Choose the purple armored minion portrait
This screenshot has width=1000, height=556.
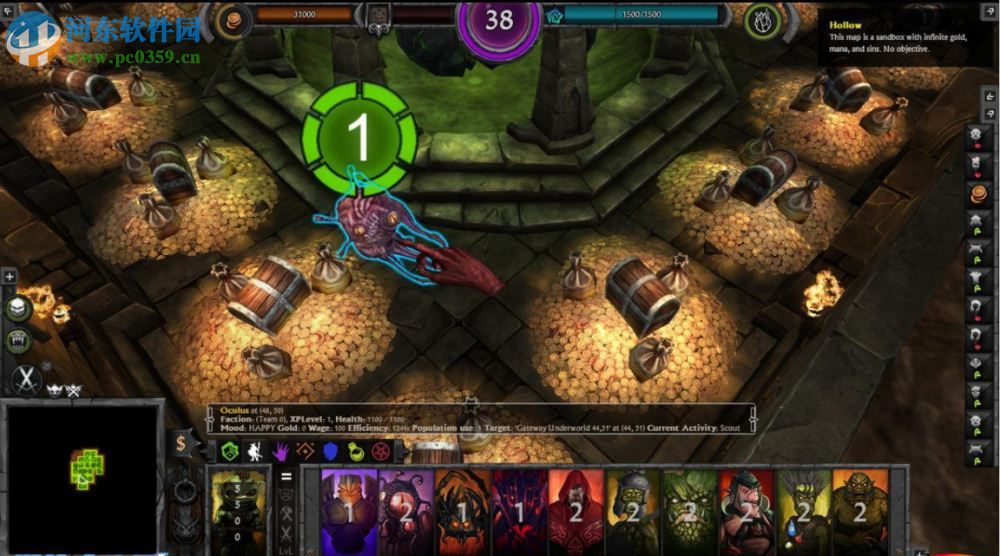349,512
